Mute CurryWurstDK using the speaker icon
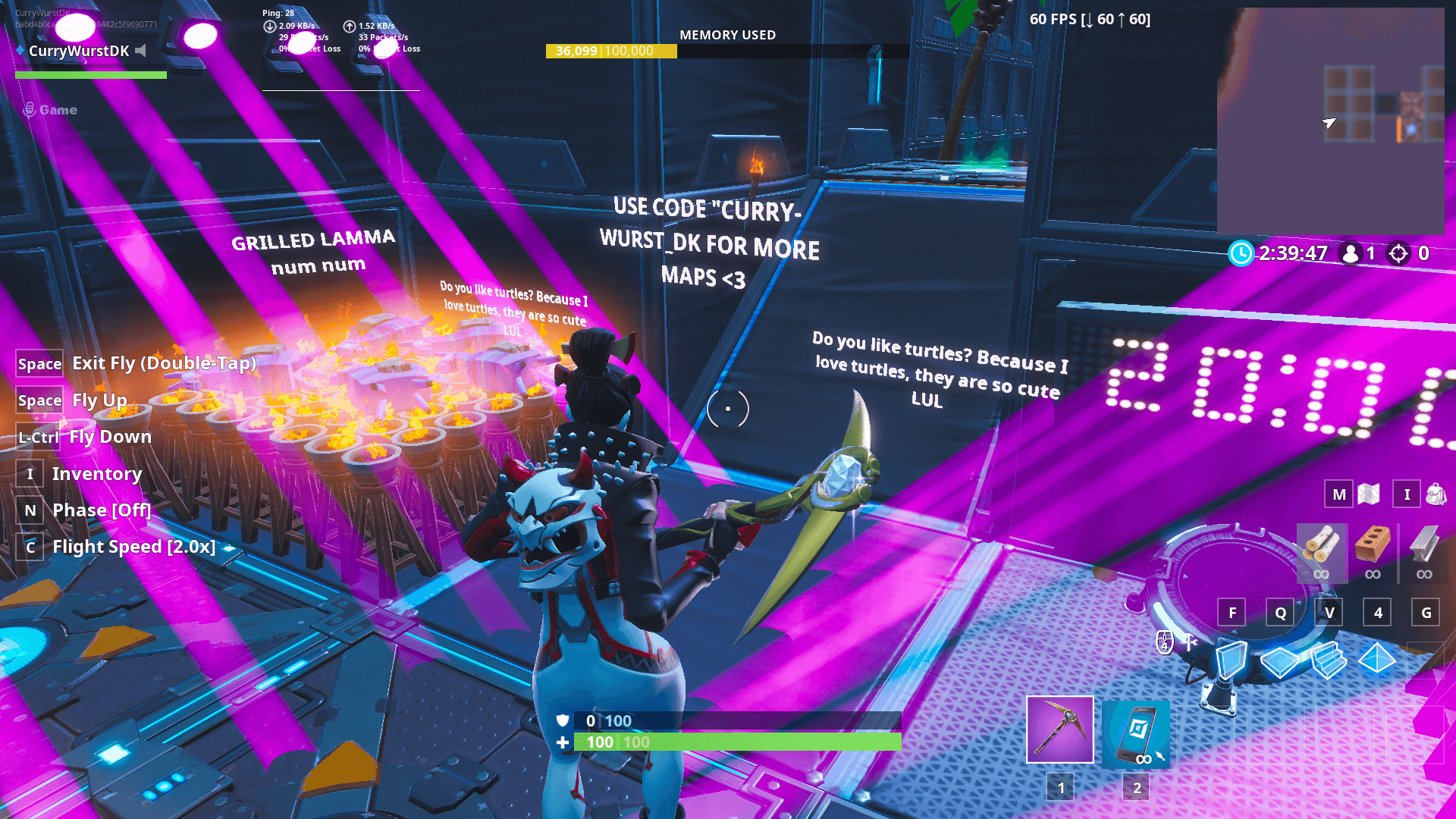 pyautogui.click(x=140, y=52)
